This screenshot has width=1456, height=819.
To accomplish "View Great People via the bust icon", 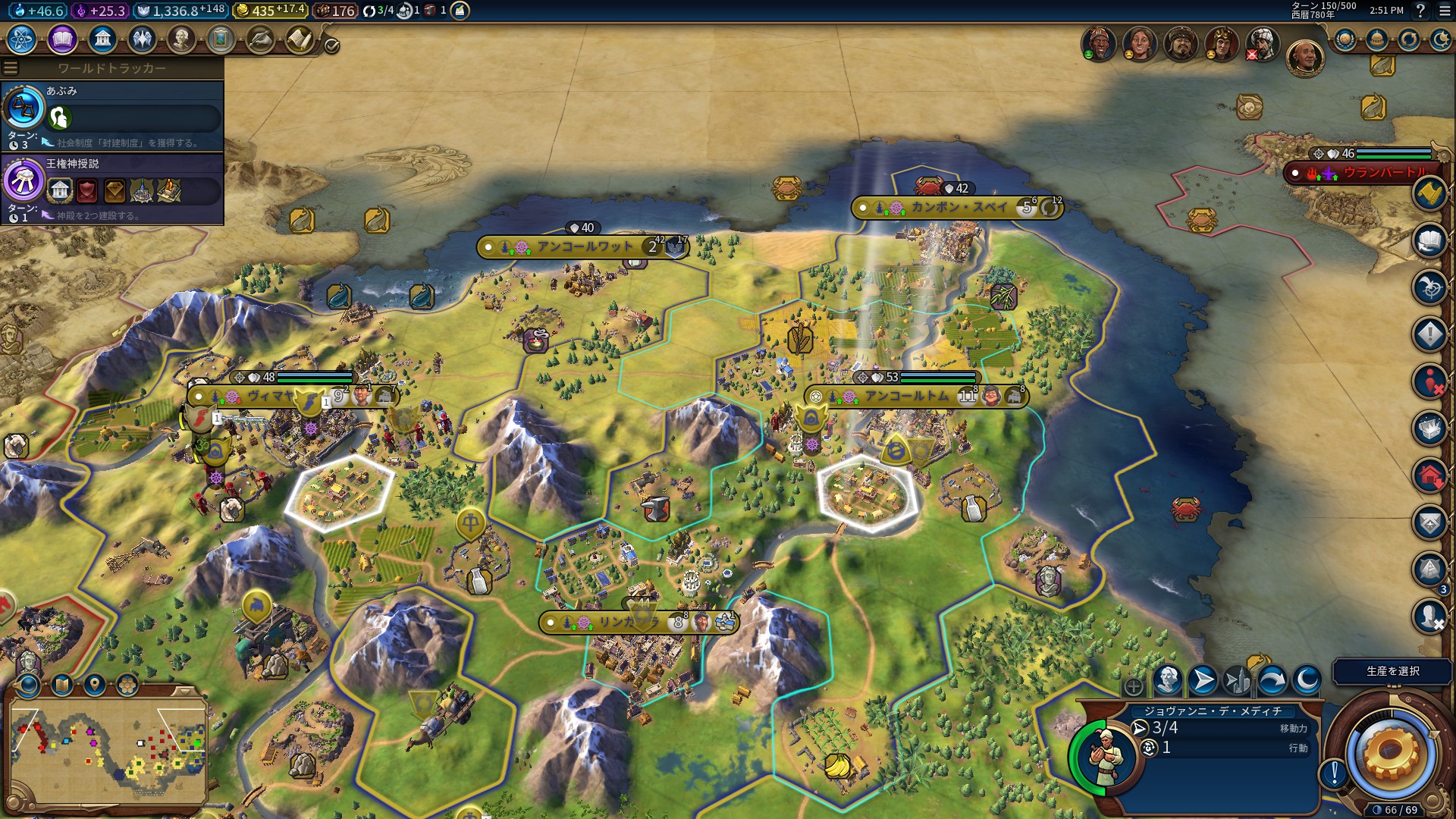I will point(181,39).
